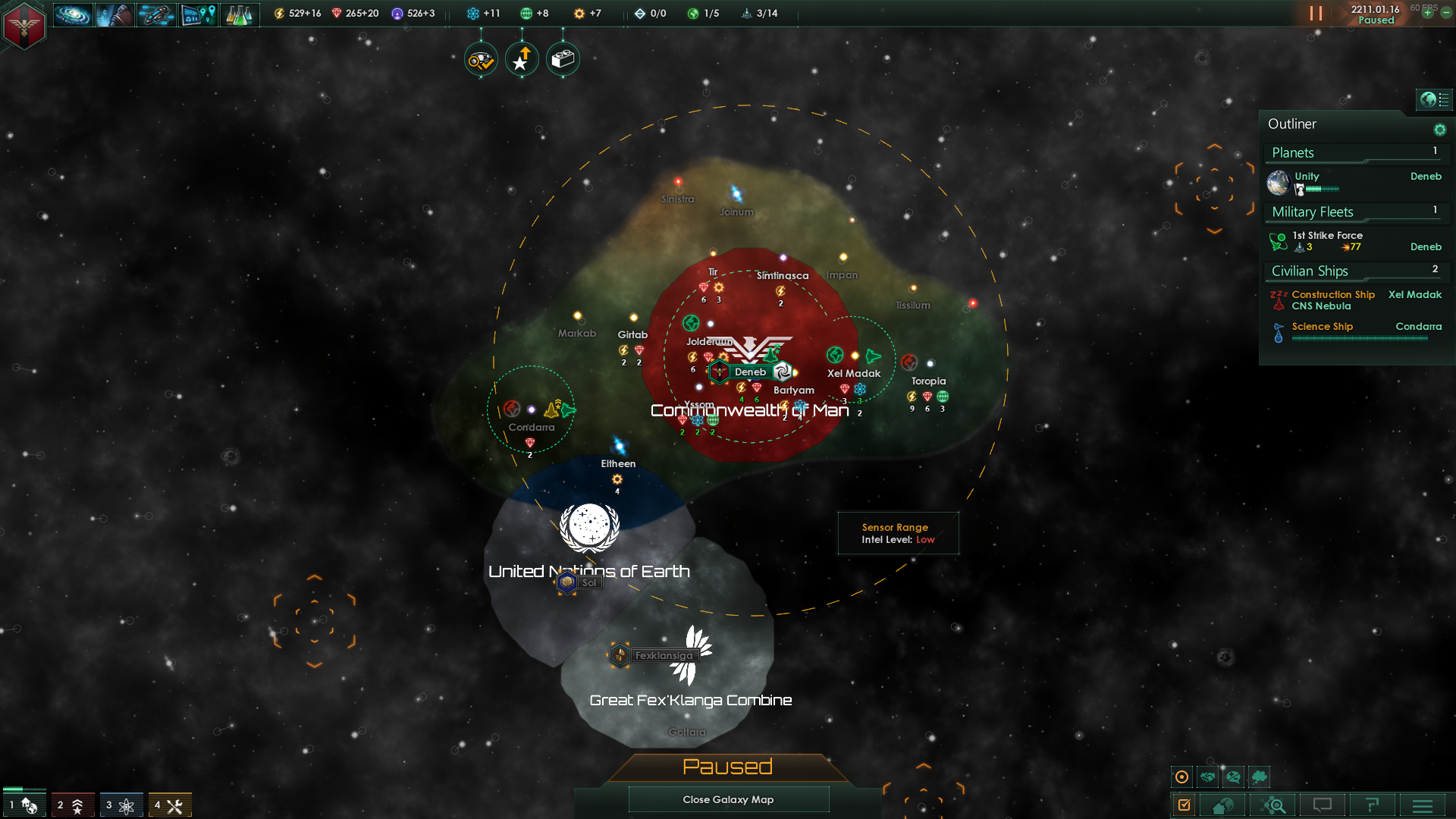The height and width of the screenshot is (819, 1456).
Task: Decrease game speed with the minus button
Action: (x=1446, y=14)
